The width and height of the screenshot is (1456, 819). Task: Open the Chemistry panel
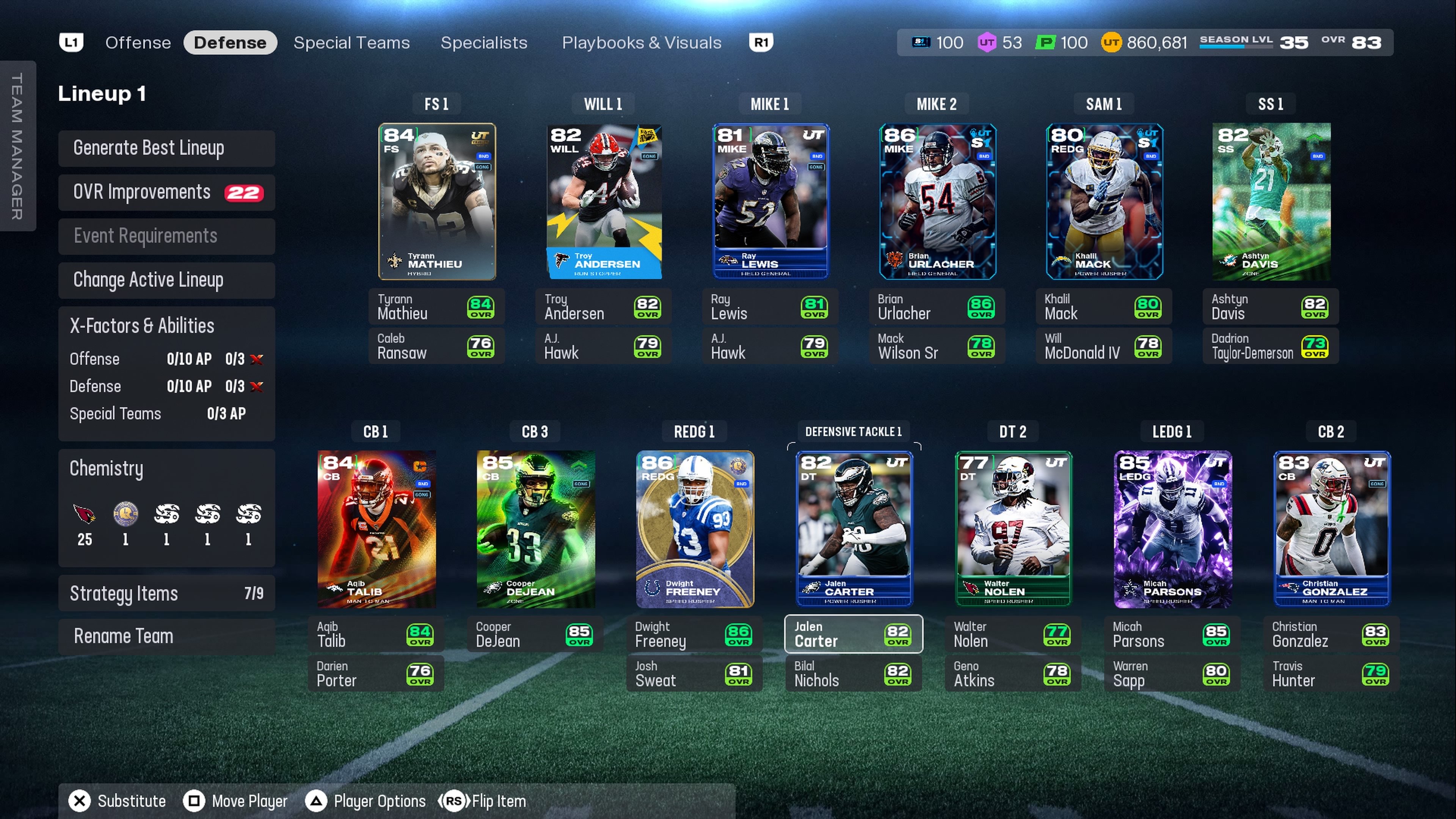point(166,469)
